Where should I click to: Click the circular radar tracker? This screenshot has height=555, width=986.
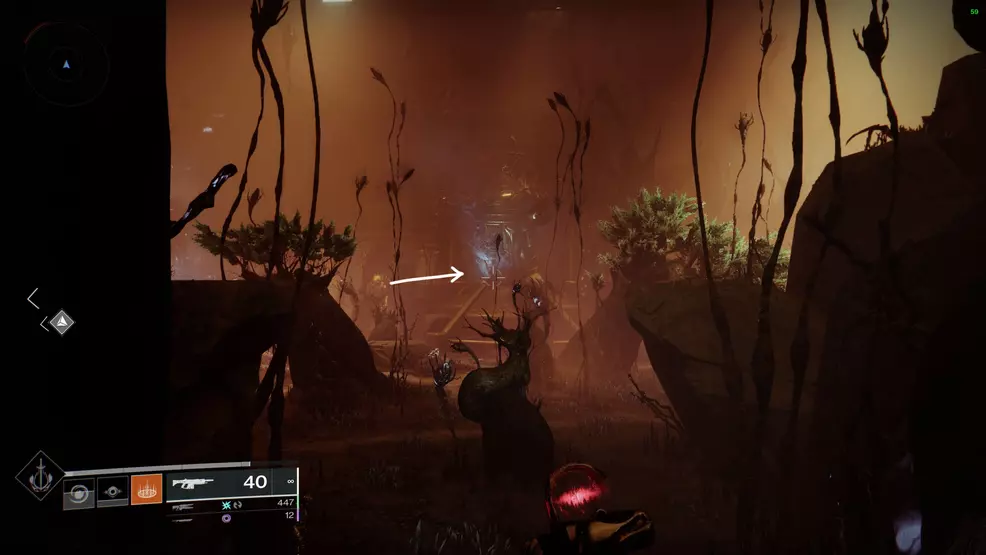tap(66, 64)
